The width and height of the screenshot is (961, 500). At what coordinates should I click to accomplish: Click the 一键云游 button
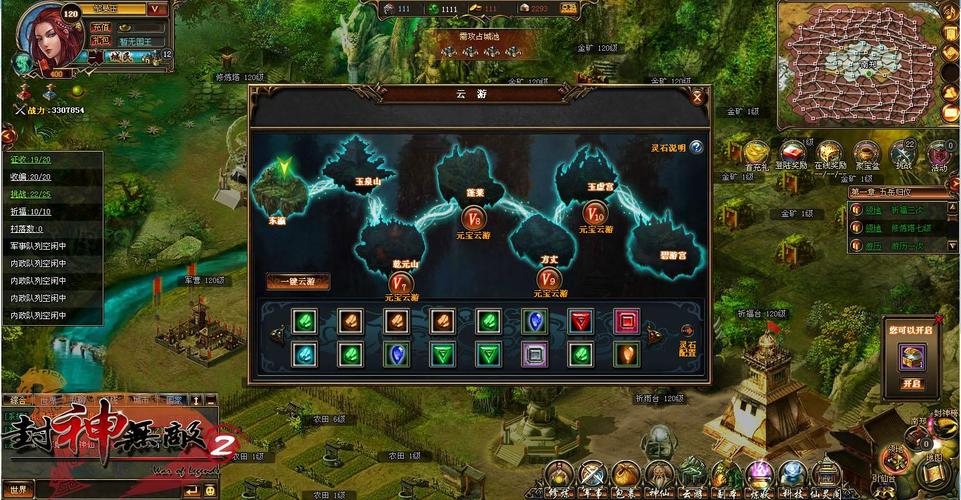[298, 282]
